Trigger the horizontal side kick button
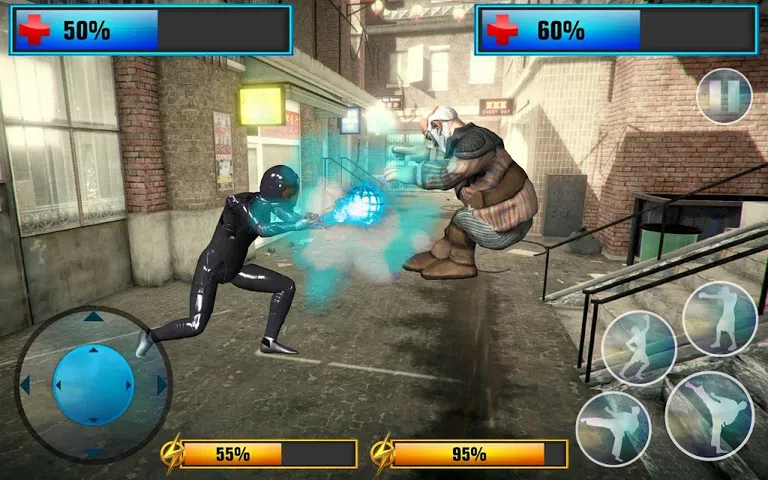Image resolution: width=768 pixels, height=480 pixels. tap(613, 428)
